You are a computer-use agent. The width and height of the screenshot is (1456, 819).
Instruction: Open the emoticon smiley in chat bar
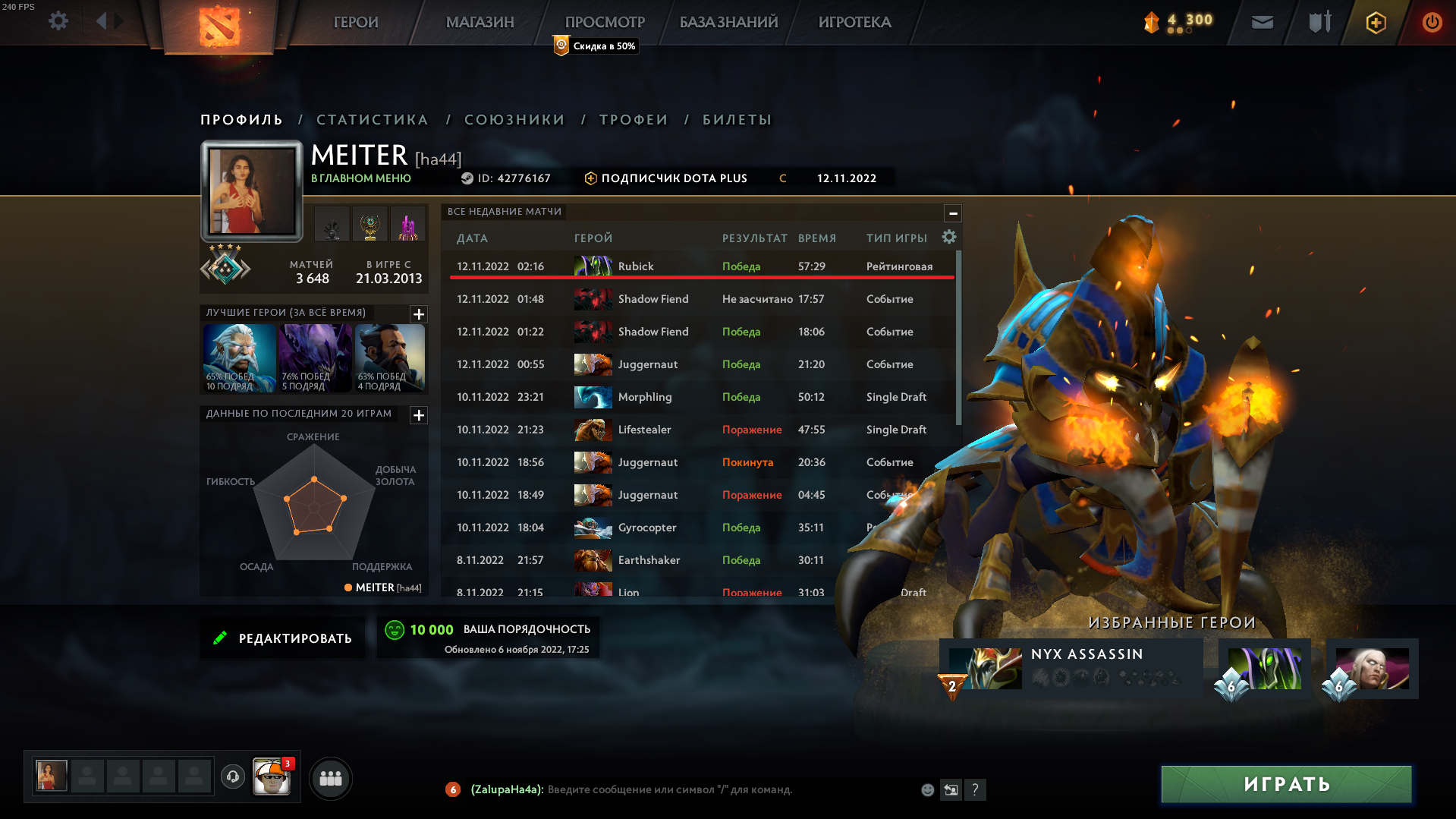click(927, 789)
